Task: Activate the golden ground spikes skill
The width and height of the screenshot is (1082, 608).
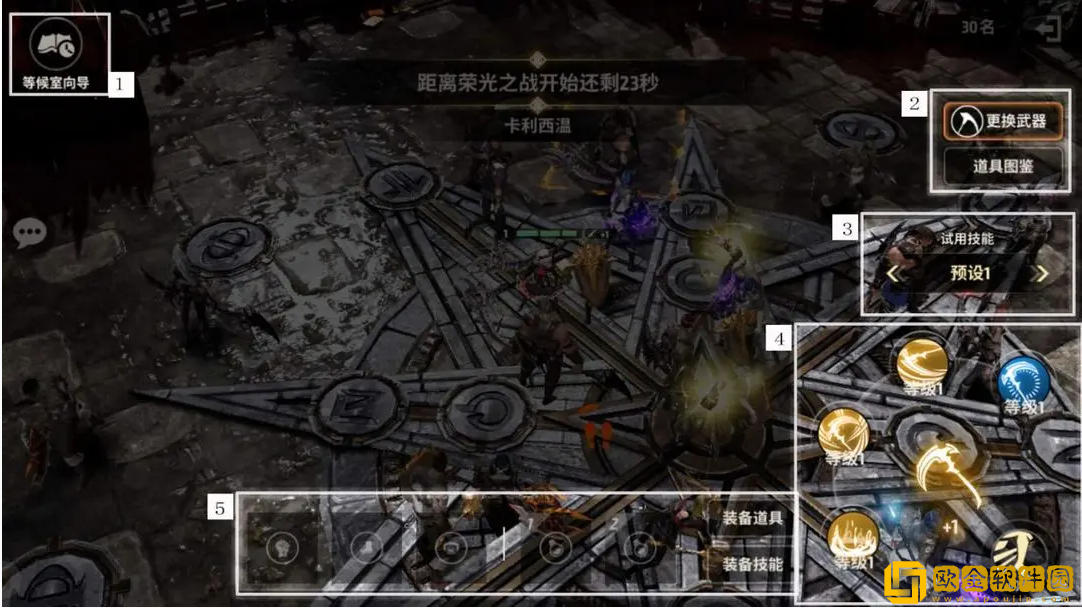Action: [852, 538]
